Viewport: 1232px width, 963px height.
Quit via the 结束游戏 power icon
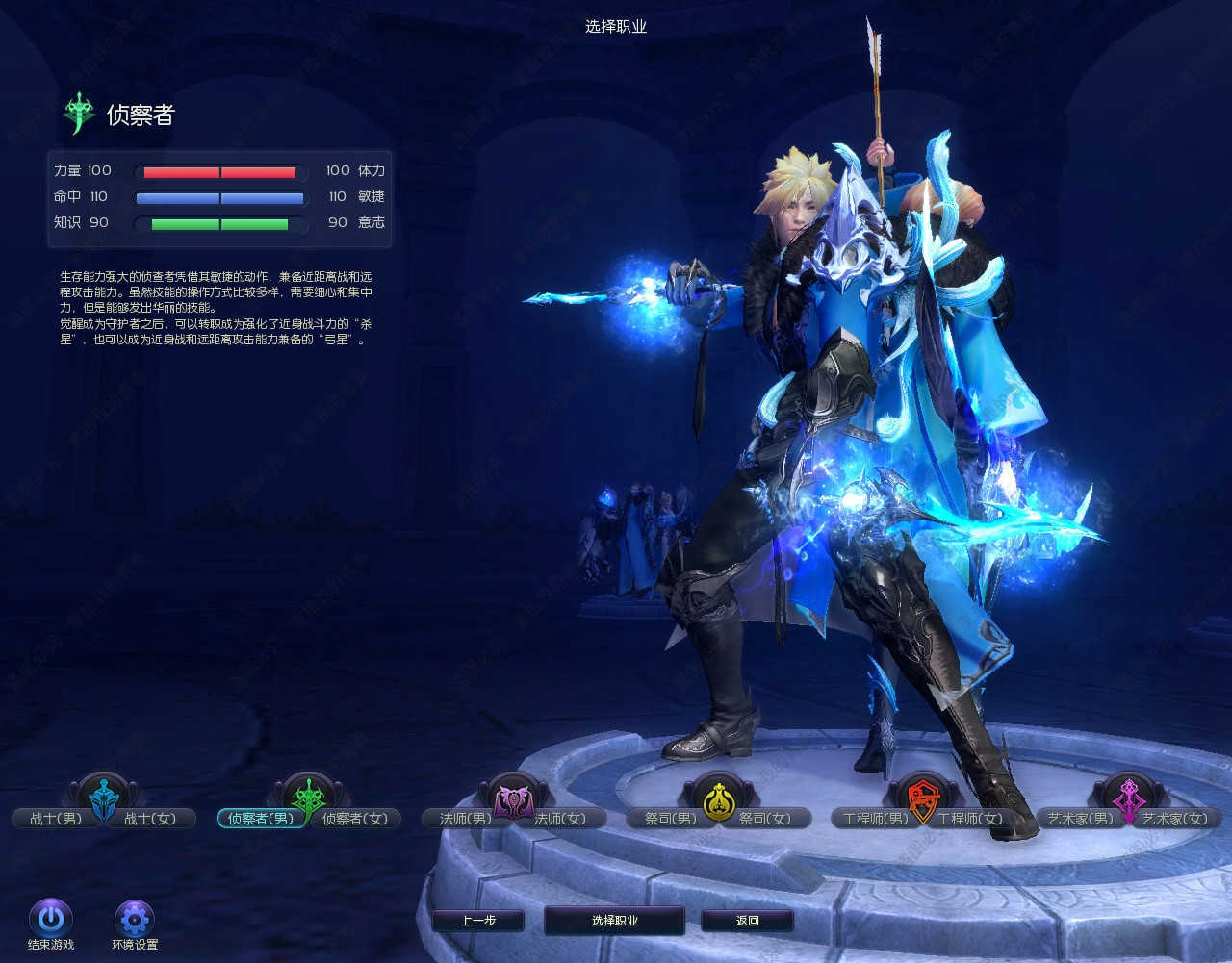coord(51,919)
